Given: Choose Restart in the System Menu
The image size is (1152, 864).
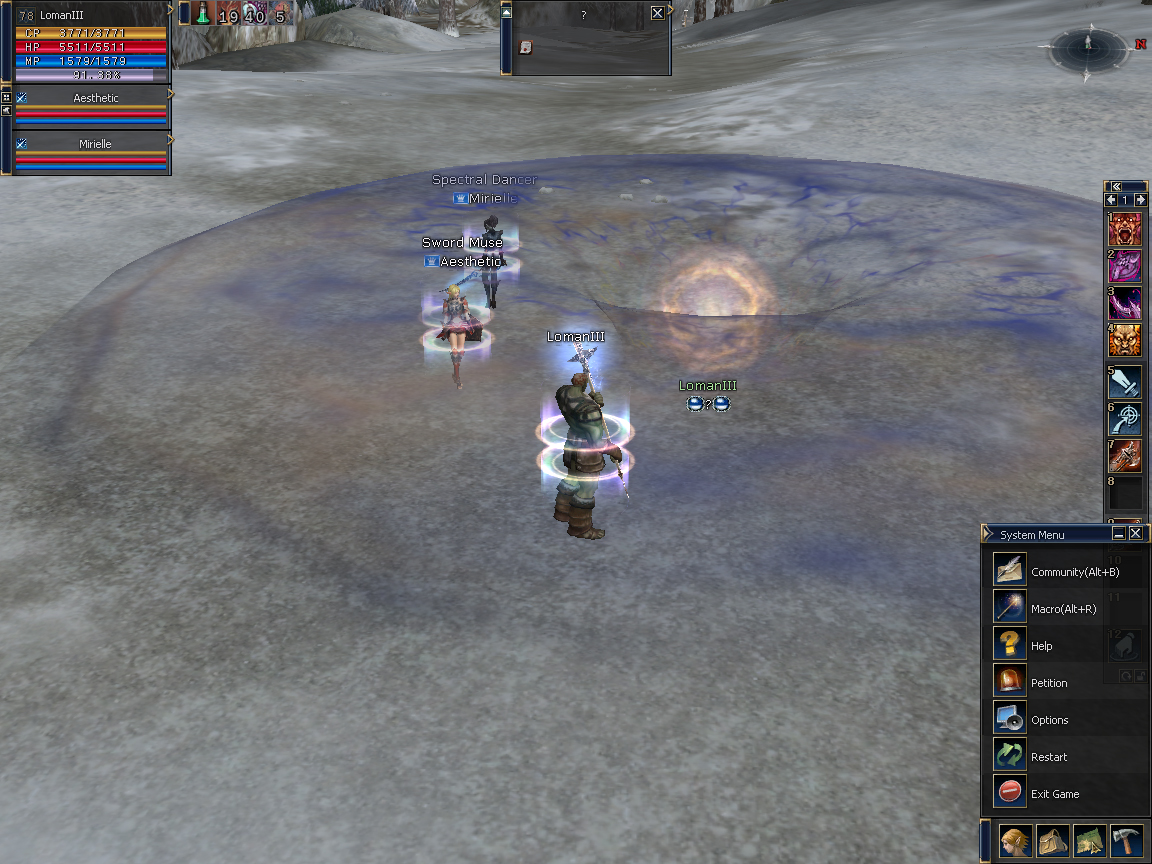Looking at the screenshot, I should 1010,756.
